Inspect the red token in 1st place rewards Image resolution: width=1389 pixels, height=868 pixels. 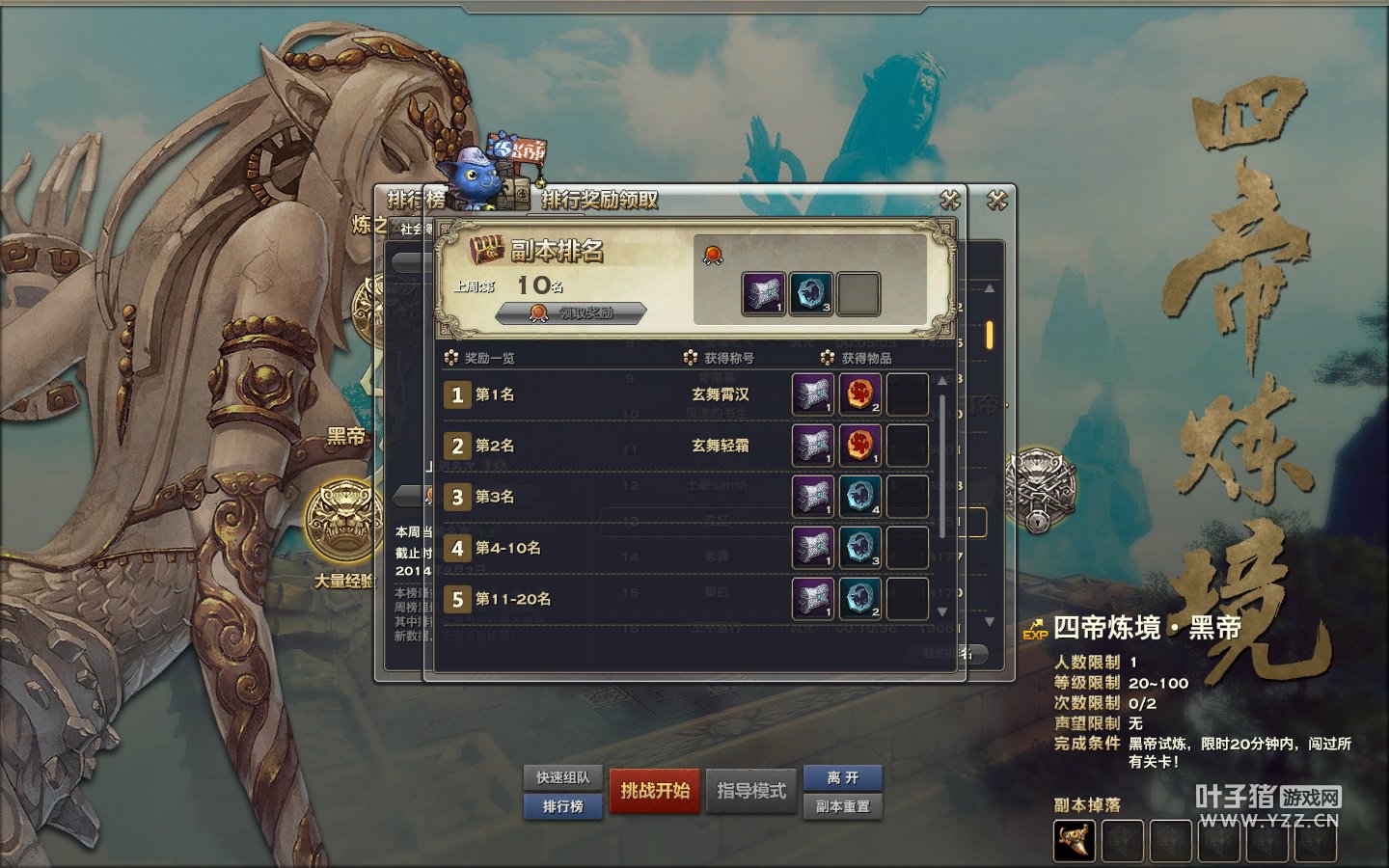pyautogui.click(x=859, y=394)
